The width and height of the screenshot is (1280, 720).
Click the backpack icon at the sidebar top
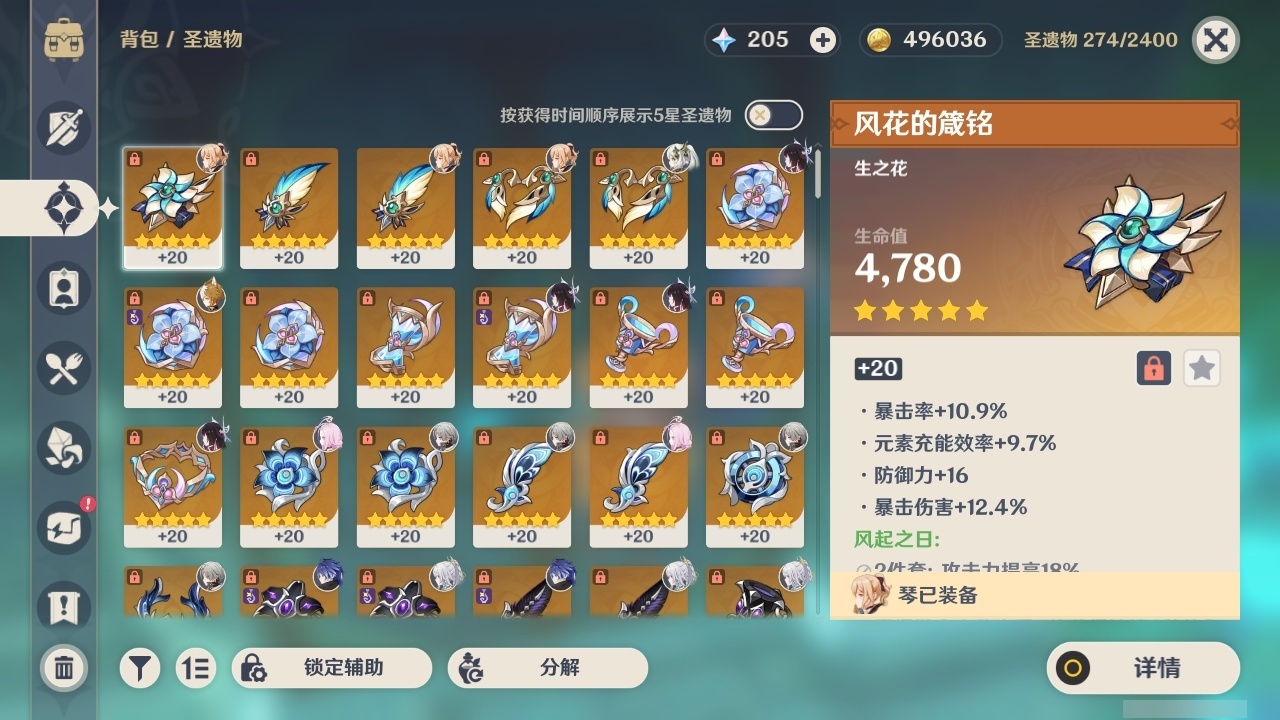pos(64,38)
